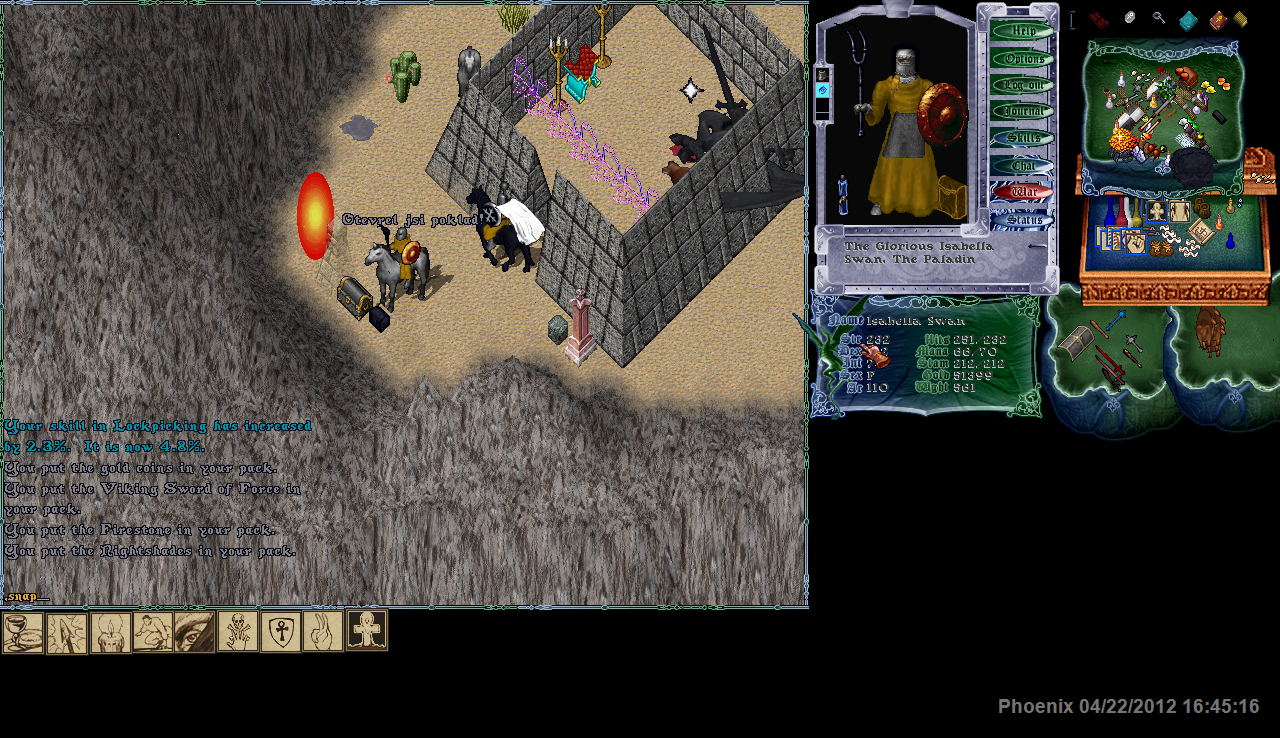
Task: Open the Options panel
Action: coord(1023,58)
